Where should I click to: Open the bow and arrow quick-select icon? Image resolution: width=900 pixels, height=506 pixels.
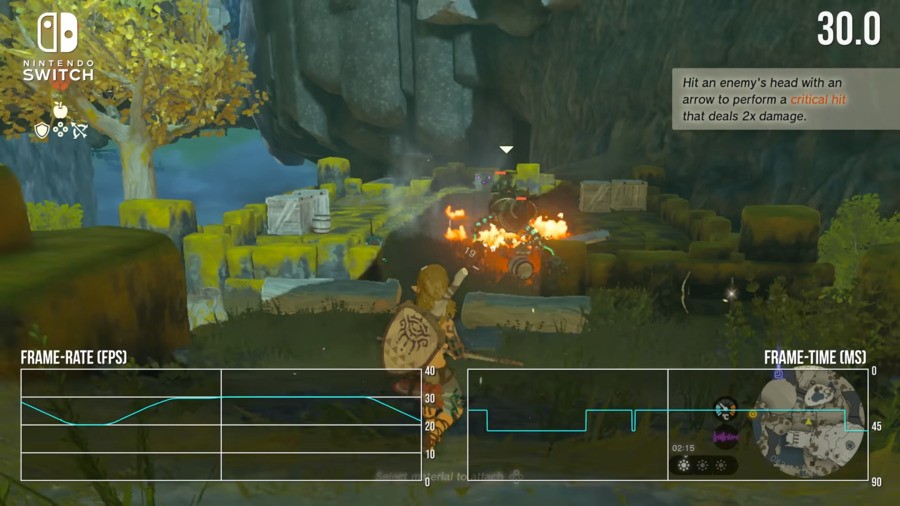[80, 130]
